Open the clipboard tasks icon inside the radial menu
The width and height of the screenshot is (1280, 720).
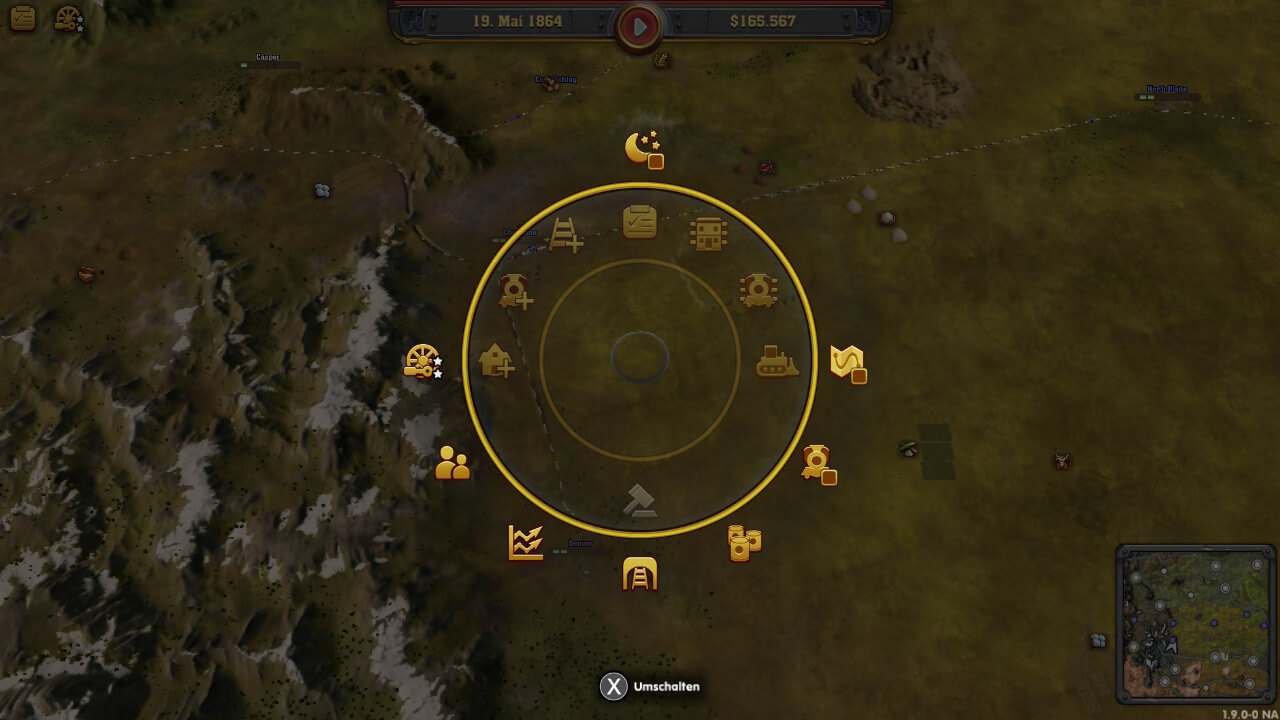coord(640,221)
